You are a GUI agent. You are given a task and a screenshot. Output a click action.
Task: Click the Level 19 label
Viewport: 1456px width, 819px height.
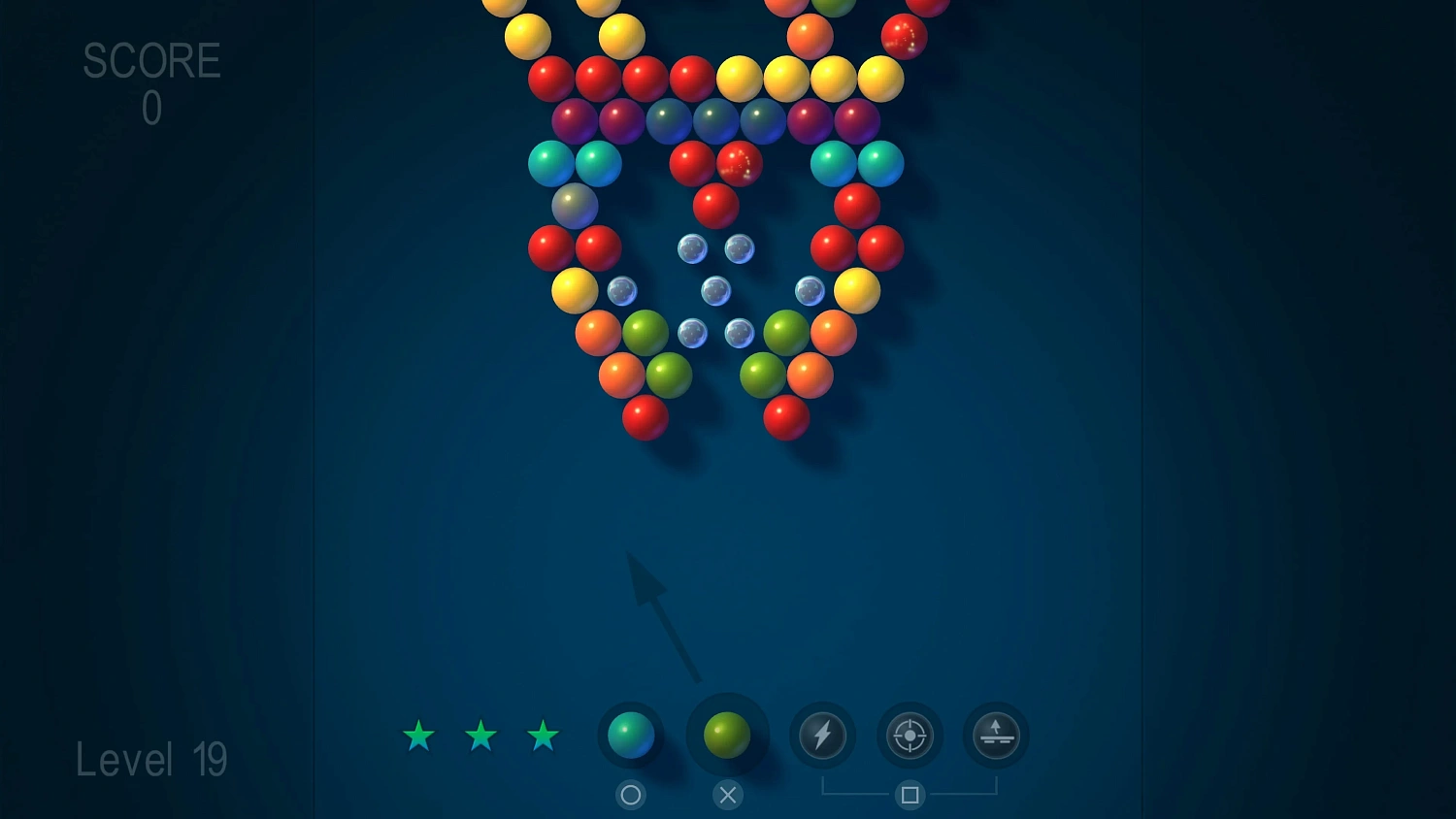click(x=152, y=759)
